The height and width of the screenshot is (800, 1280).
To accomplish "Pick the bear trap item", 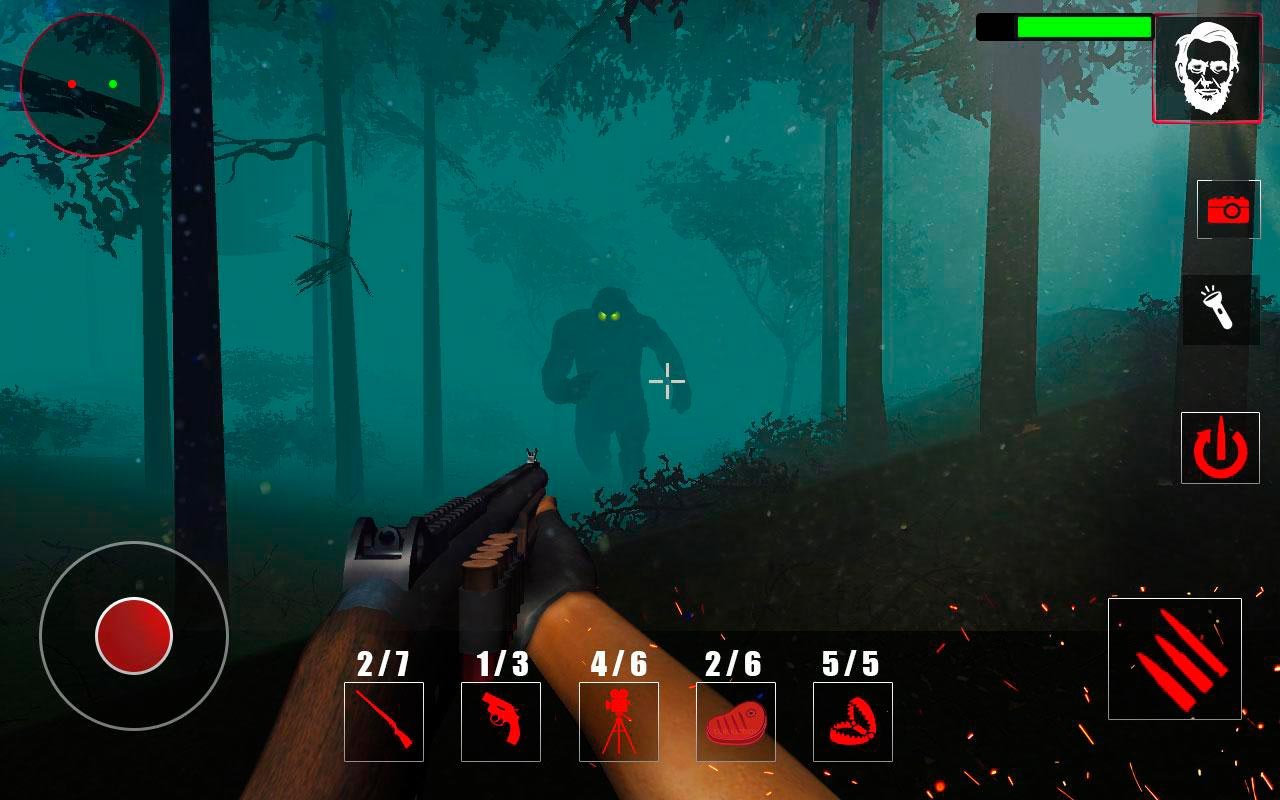I will tap(853, 721).
